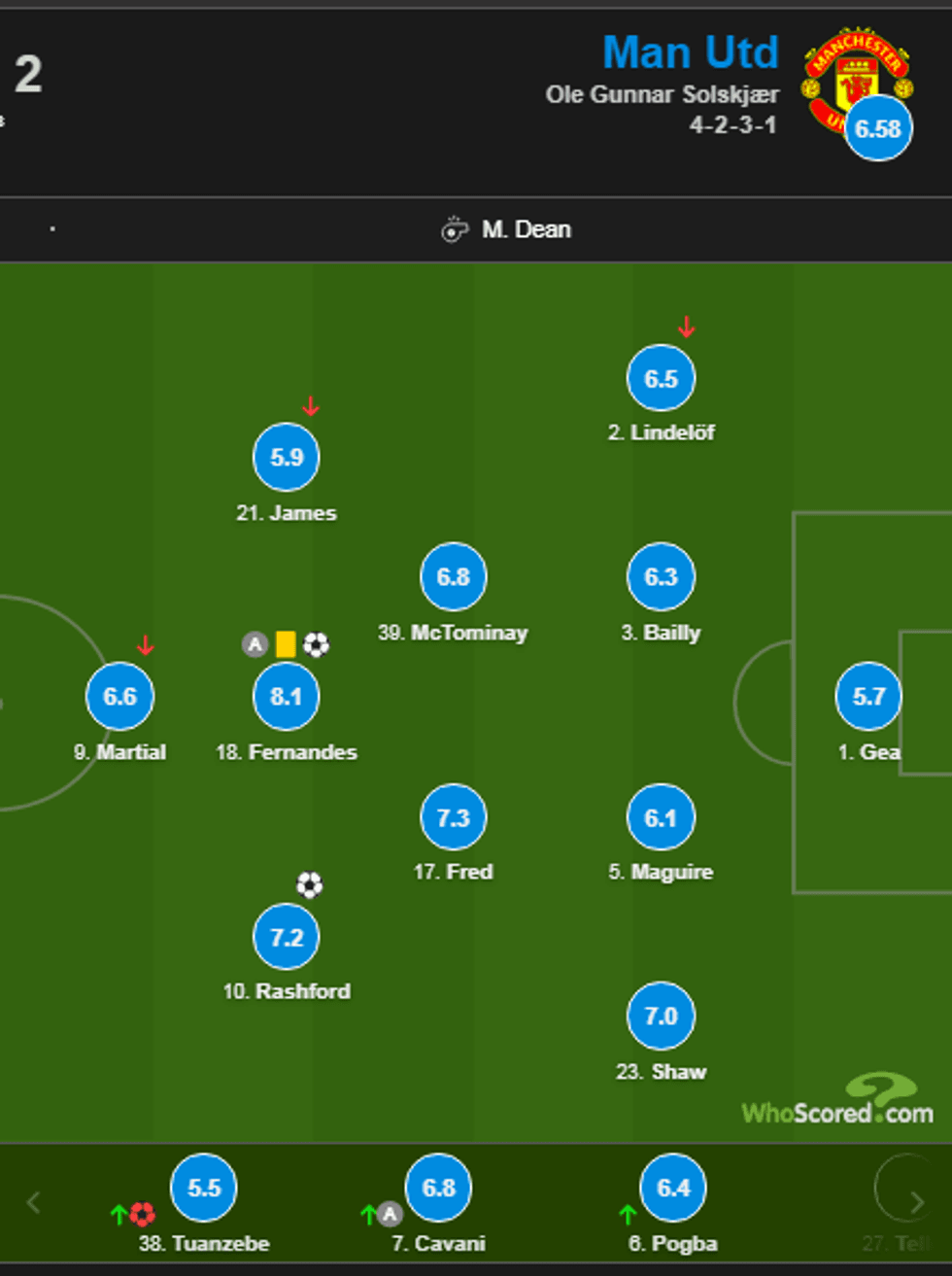Click Lindelöf's 6.5 rating bubble
The width and height of the screenshot is (952, 1276).
(661, 378)
